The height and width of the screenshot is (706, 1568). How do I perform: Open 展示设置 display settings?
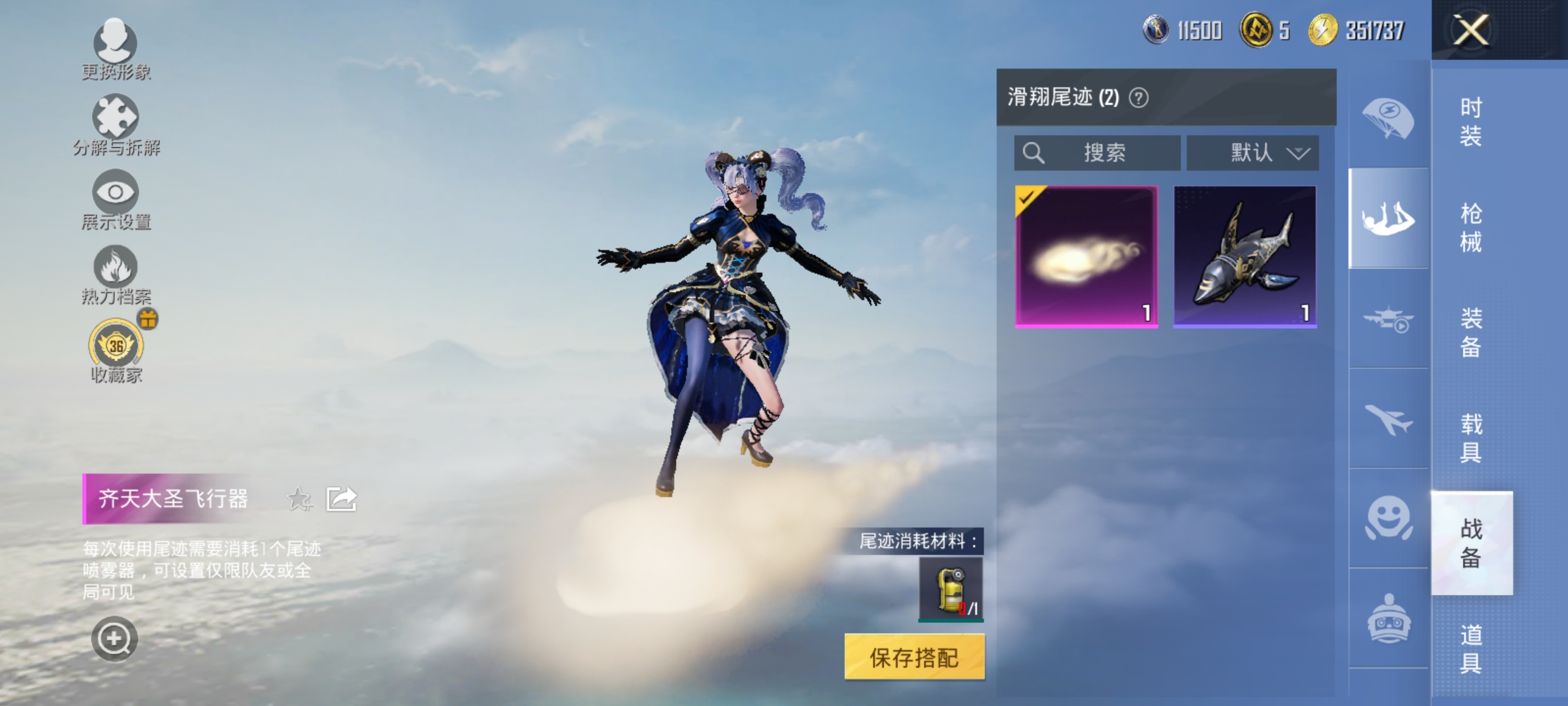point(114,196)
